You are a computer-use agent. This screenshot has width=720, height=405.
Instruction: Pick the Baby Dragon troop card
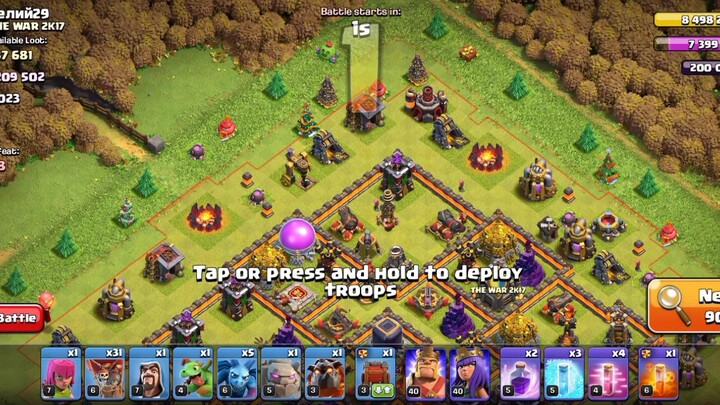click(193, 374)
